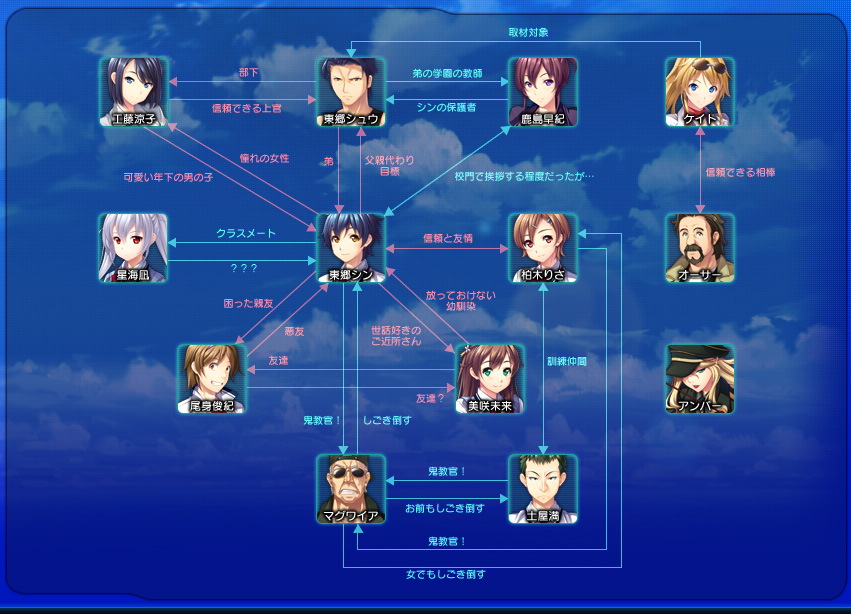Choose the 鹿島早紀 portrait
This screenshot has width=851, height=614.
click(x=542, y=91)
